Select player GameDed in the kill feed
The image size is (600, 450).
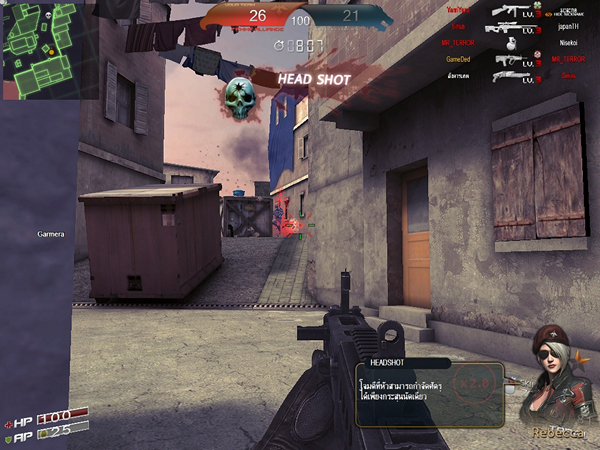click(x=459, y=60)
